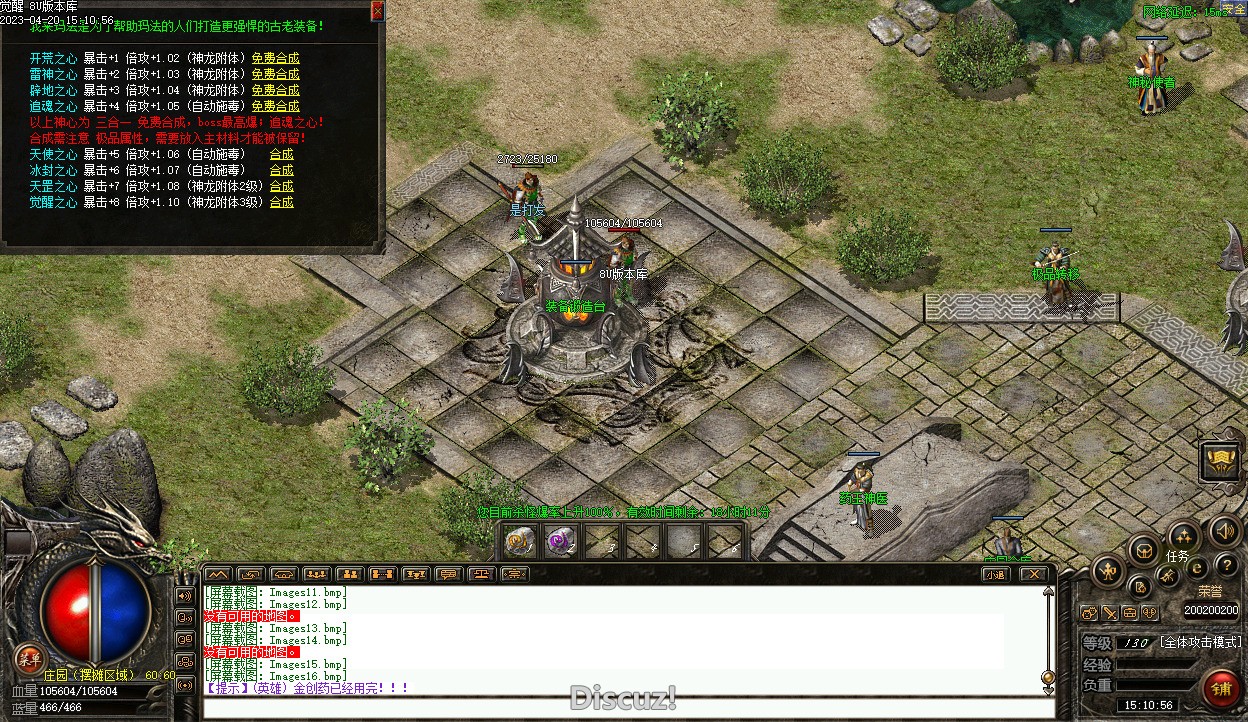
Task: Click 合成 for 天罡之心
Action: click(x=281, y=186)
